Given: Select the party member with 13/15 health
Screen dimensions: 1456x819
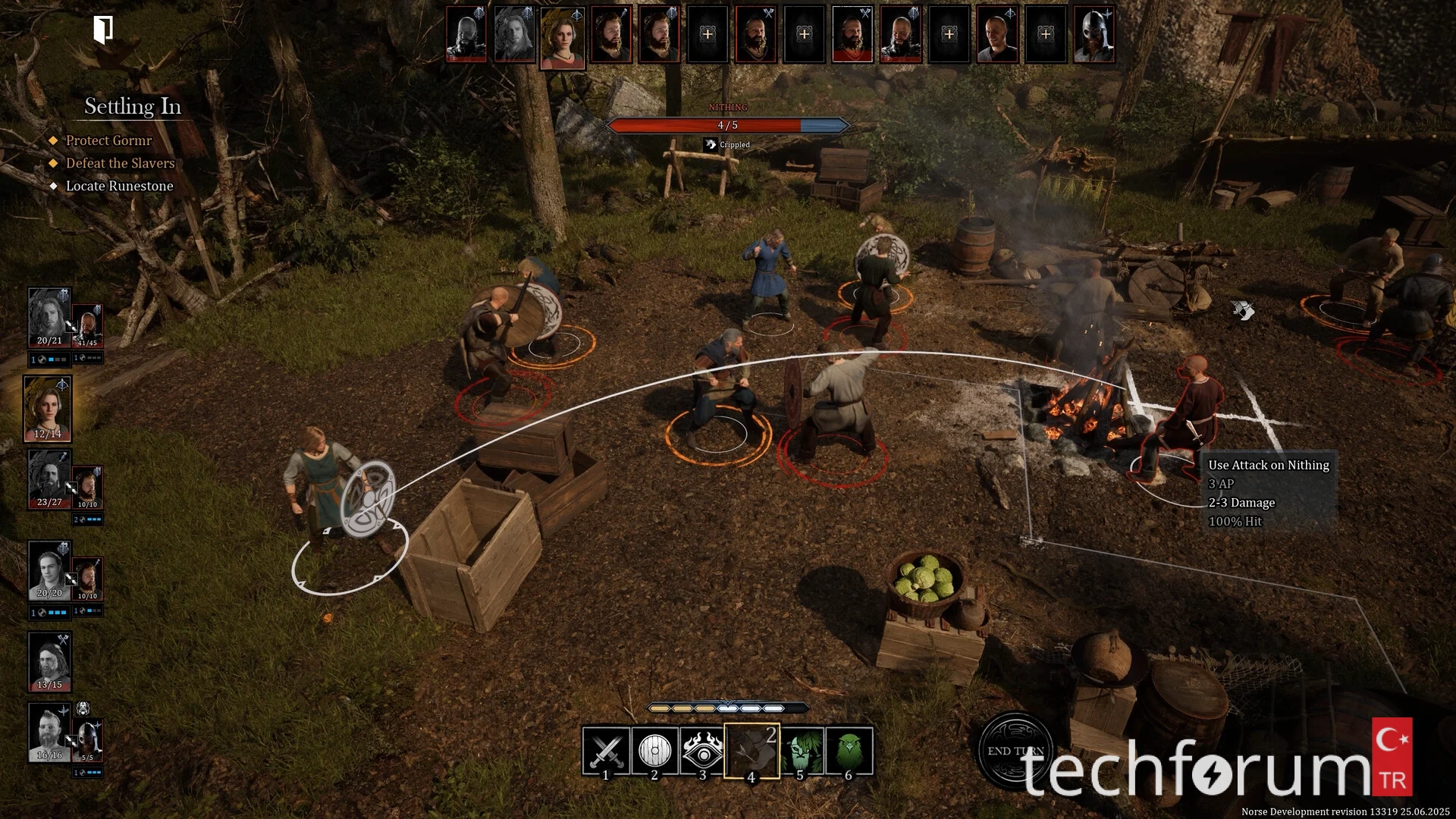Looking at the screenshot, I should [49, 661].
